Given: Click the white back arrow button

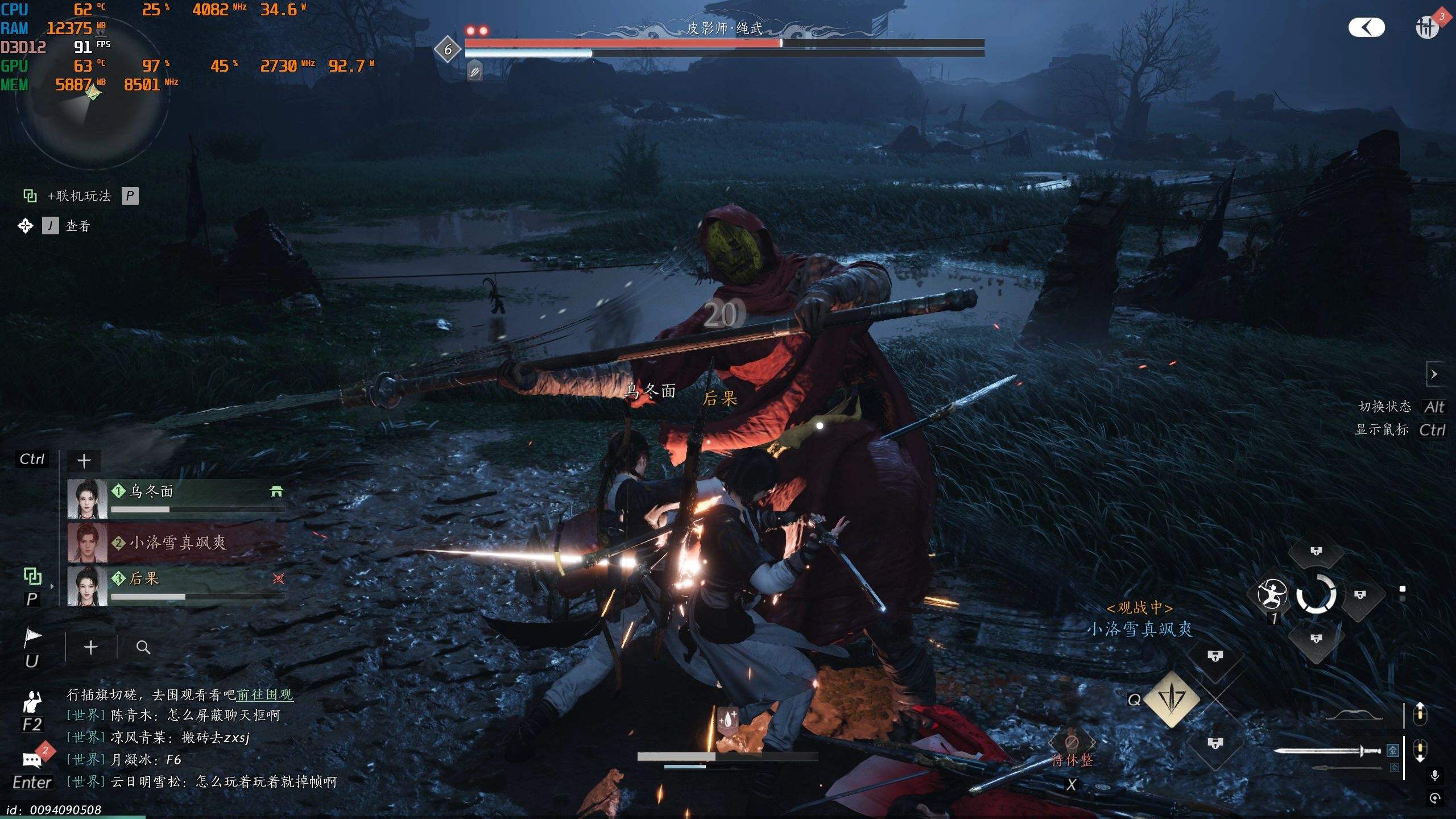Looking at the screenshot, I should 1366,27.
